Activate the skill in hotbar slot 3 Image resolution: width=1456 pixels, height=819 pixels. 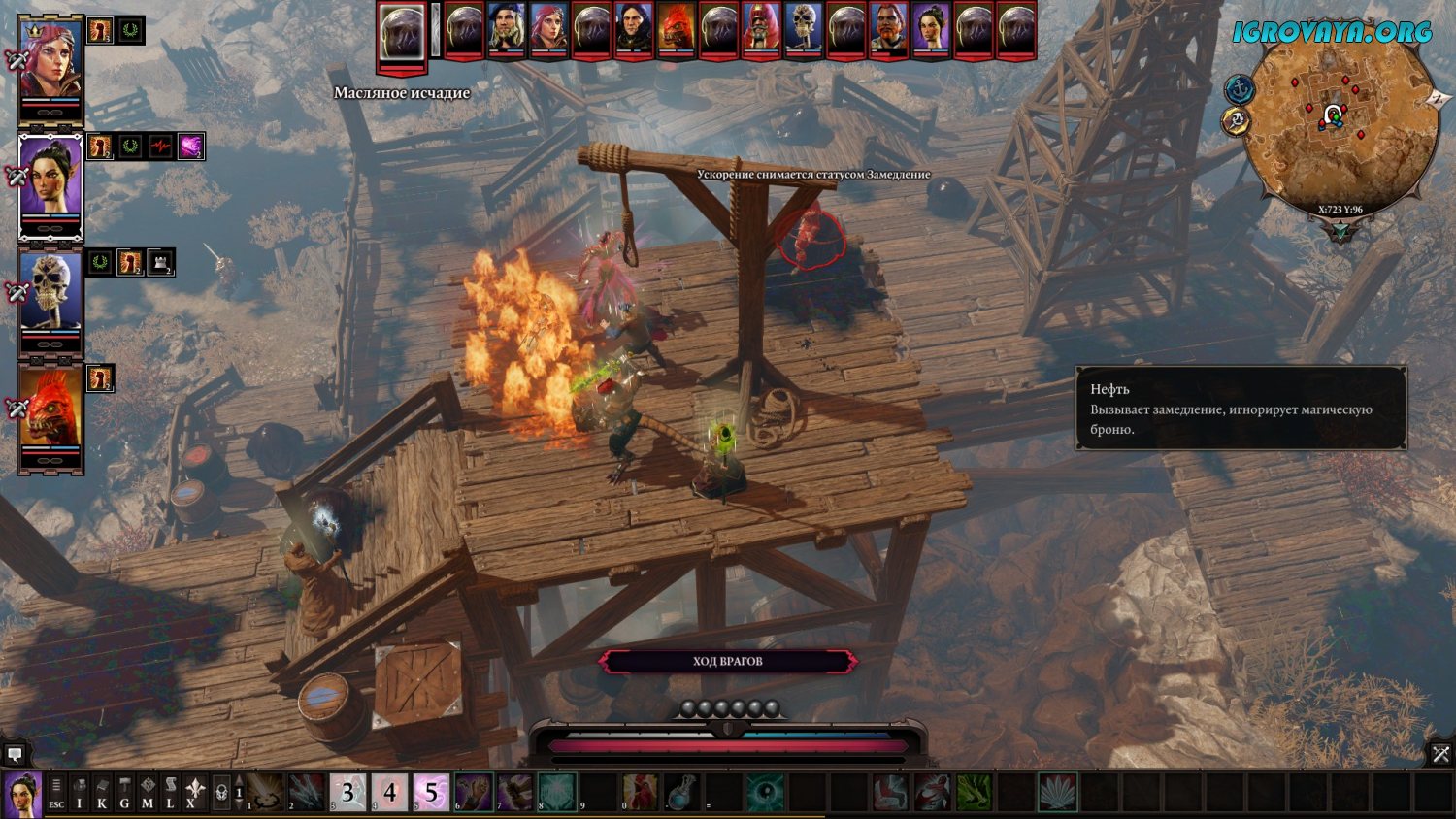pyautogui.click(x=347, y=793)
